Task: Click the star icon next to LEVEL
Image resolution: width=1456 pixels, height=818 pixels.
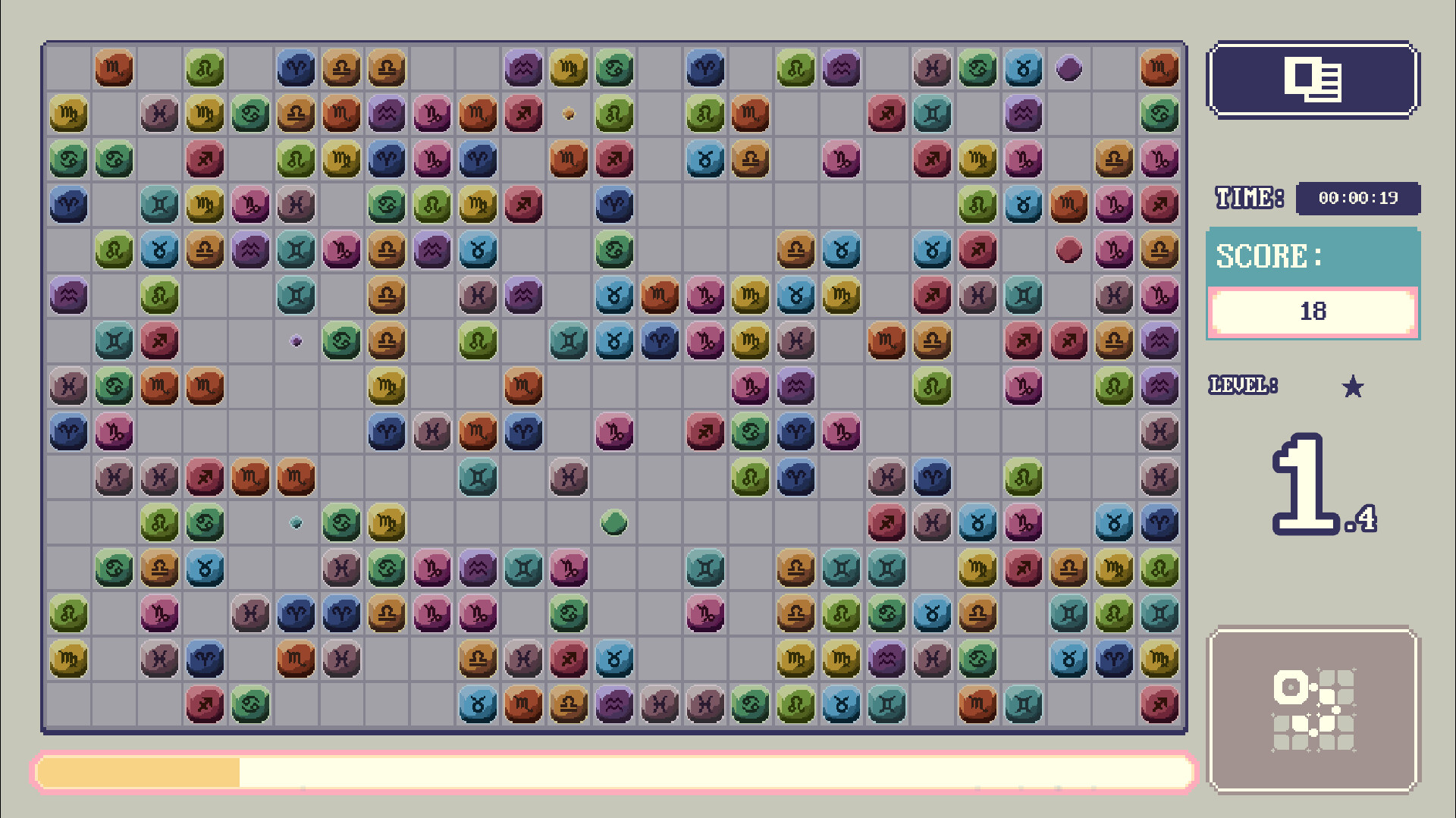Action: tap(1353, 387)
